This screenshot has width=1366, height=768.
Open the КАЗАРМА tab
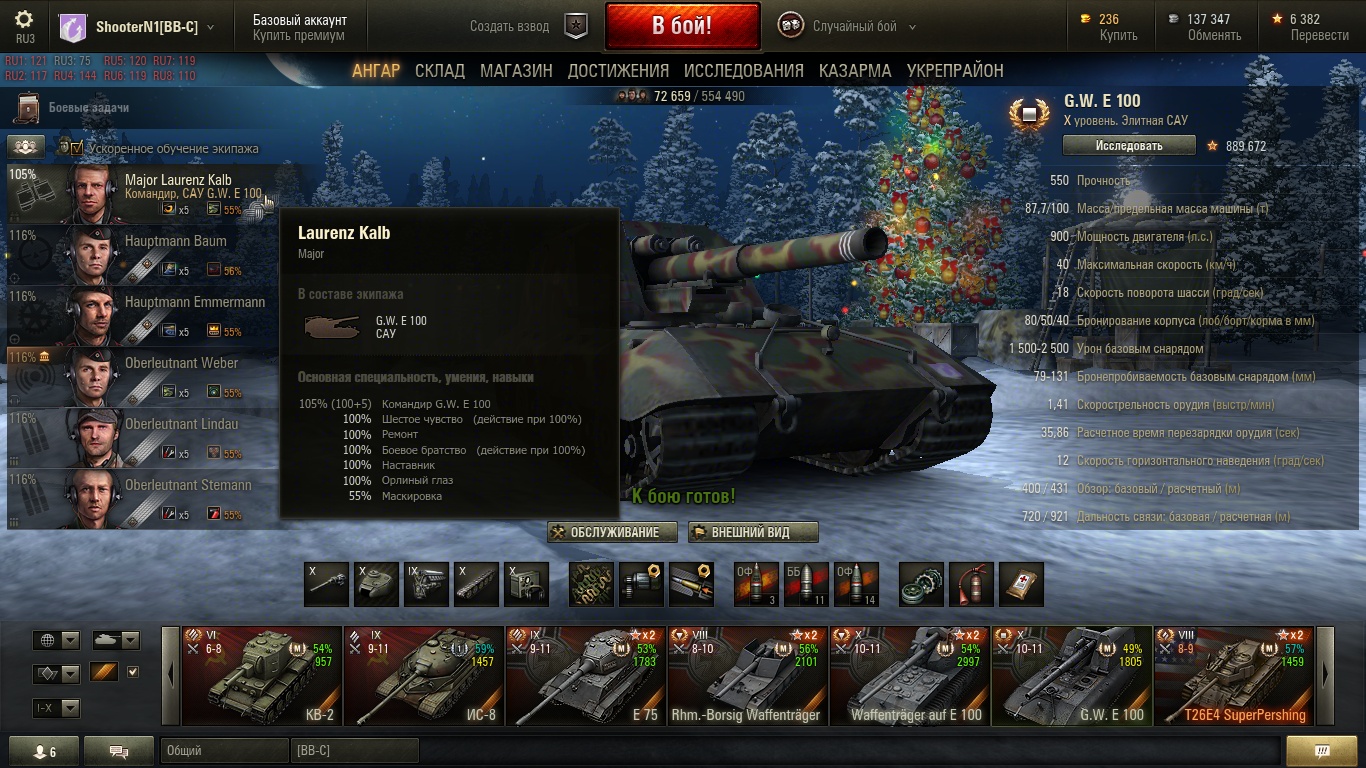pyautogui.click(x=855, y=71)
